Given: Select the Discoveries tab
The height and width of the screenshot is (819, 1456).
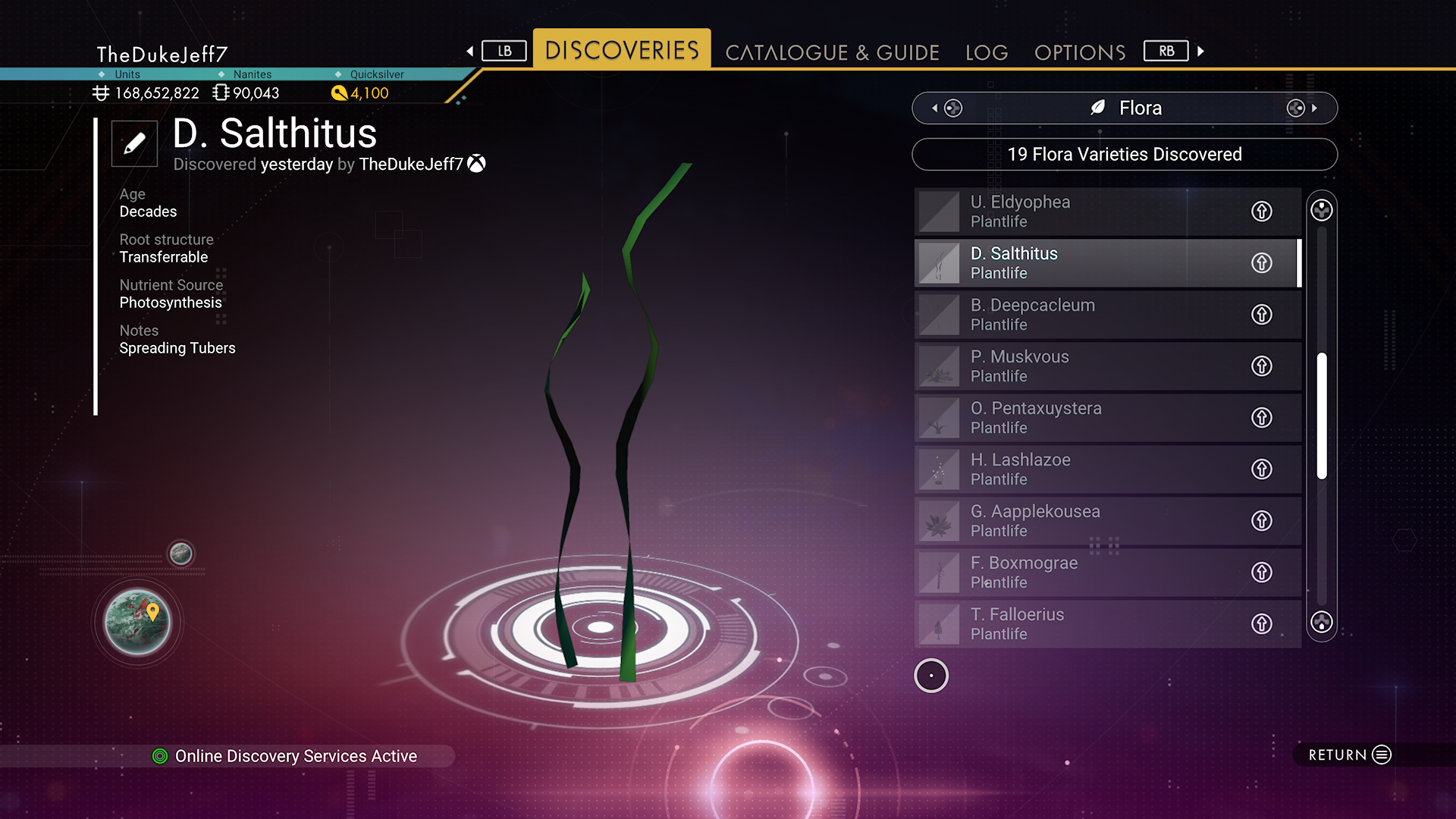Looking at the screenshot, I should click(x=622, y=50).
